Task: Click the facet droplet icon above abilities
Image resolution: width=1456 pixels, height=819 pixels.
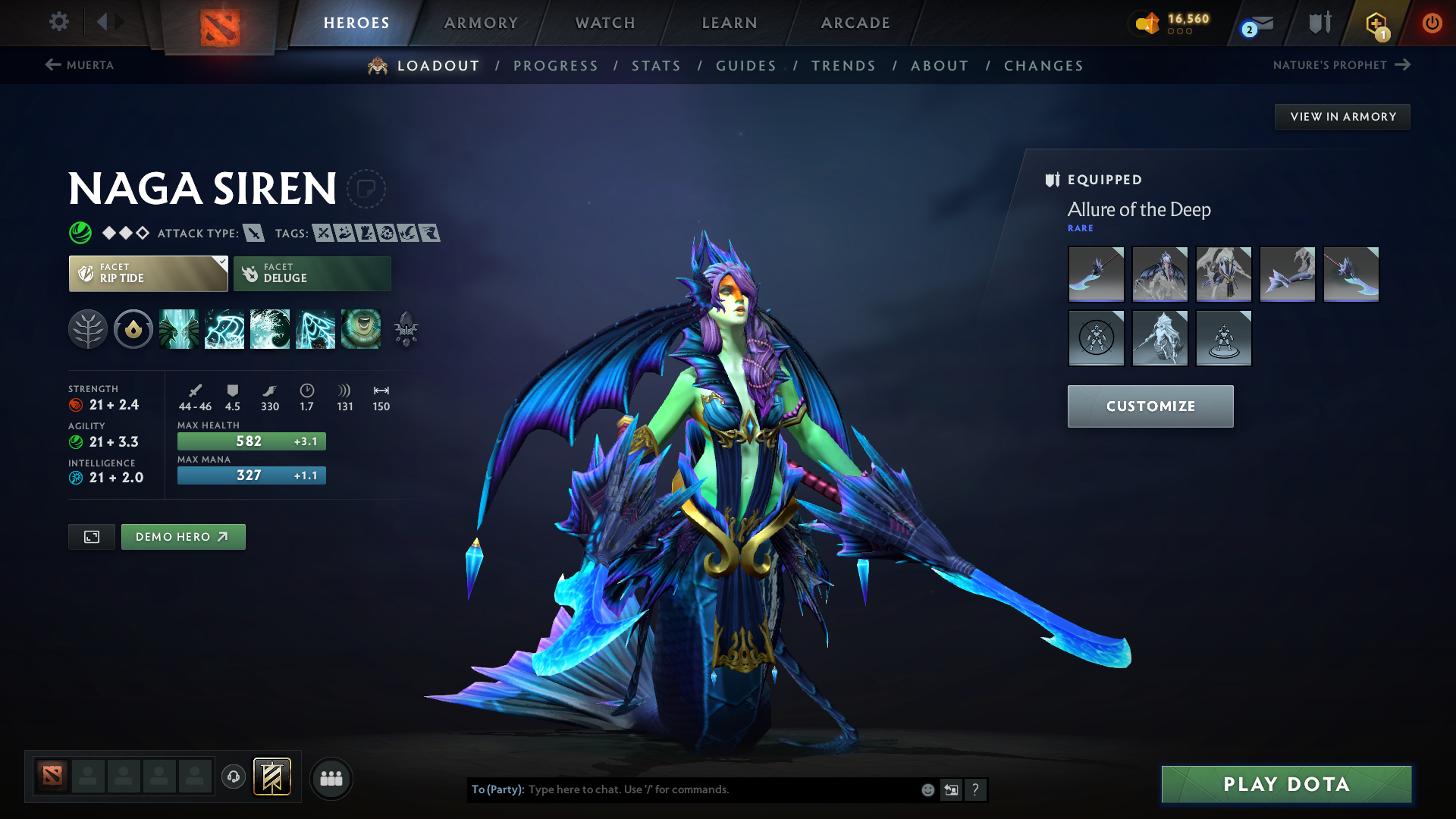Action: 133,329
